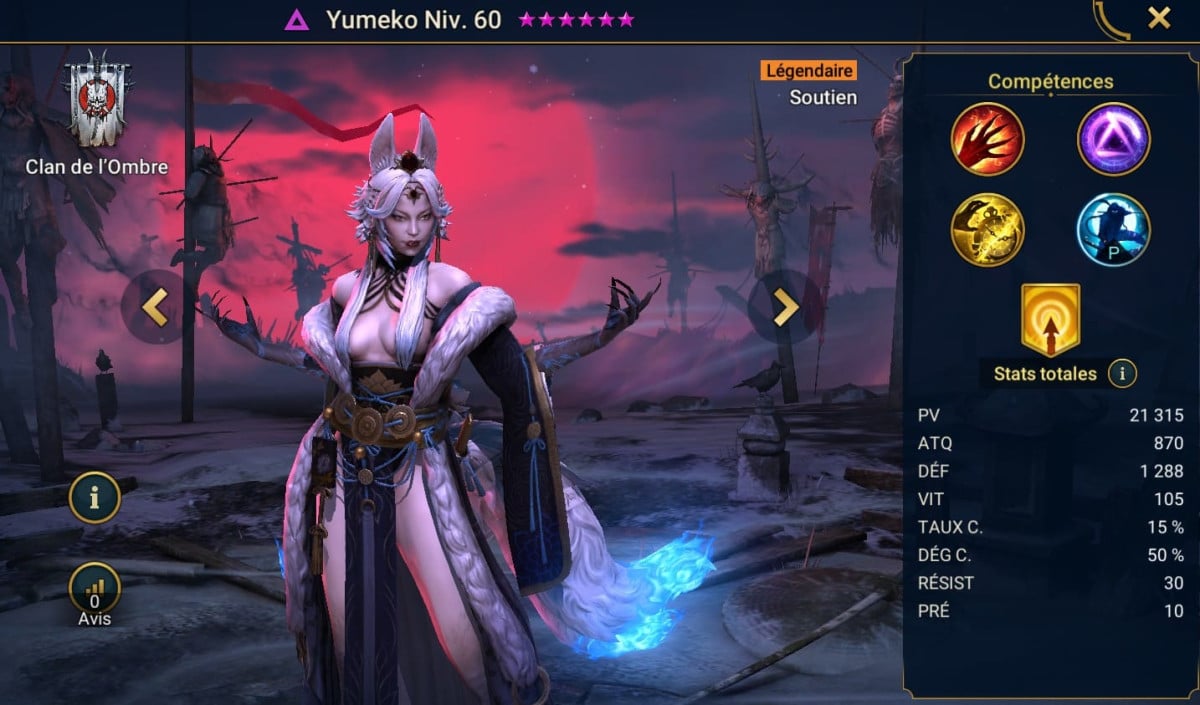
Task: View the golden skill icon details
Action: coord(987,229)
